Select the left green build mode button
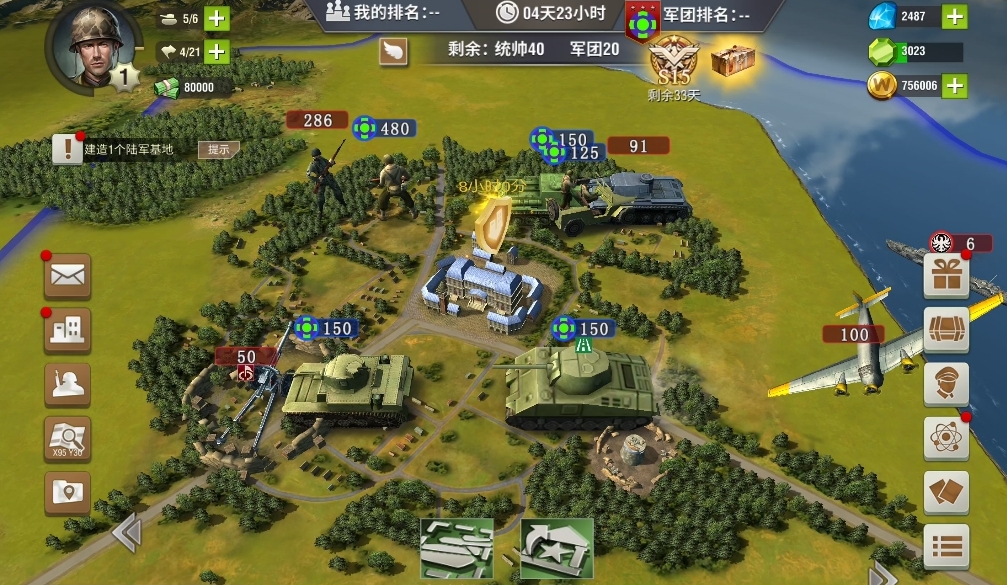This screenshot has width=1007, height=585. [456, 548]
